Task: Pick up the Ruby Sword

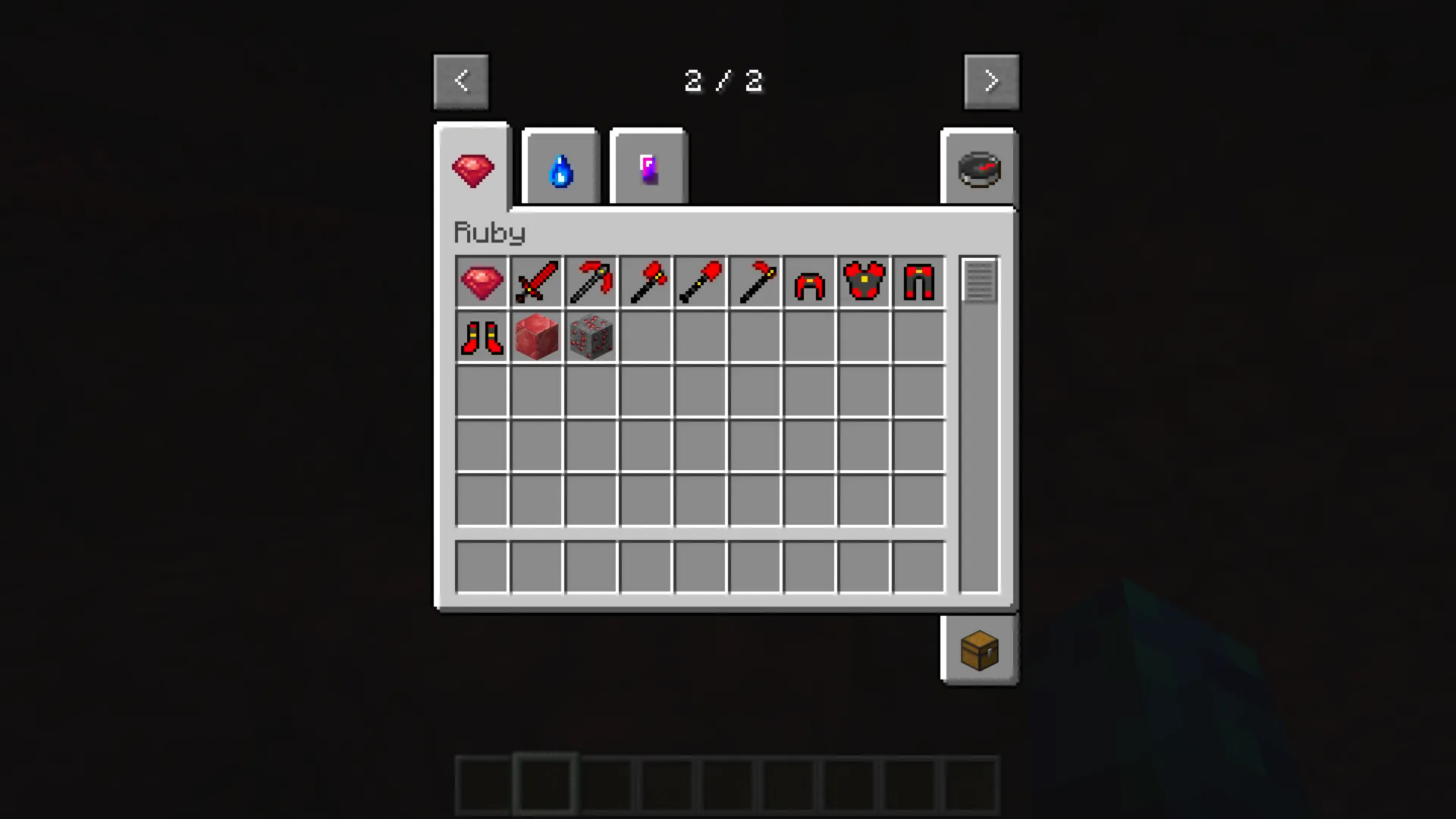Action: click(536, 281)
